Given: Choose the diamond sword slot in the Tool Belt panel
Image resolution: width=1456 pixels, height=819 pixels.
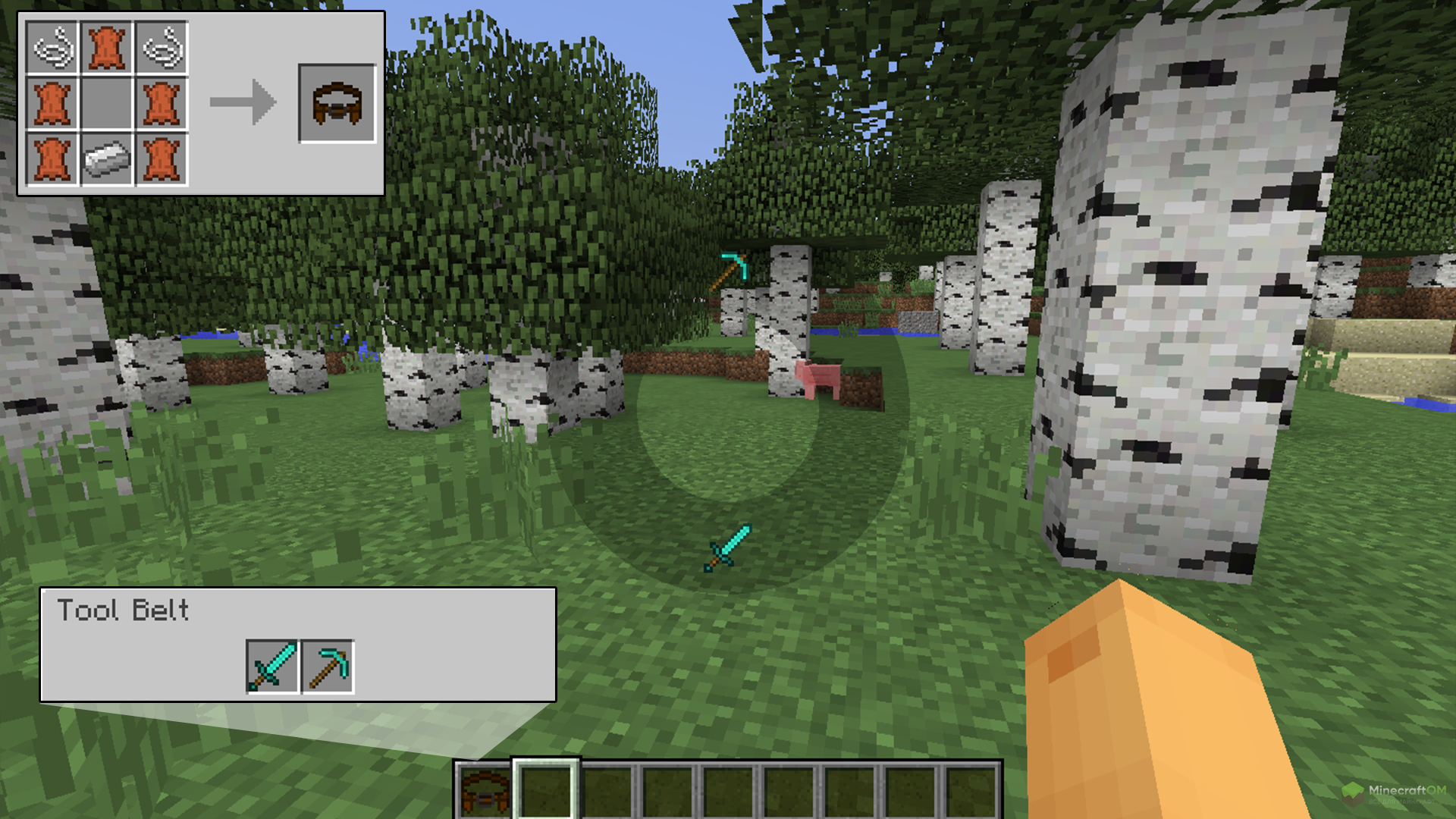Looking at the screenshot, I should pyautogui.click(x=272, y=667).
